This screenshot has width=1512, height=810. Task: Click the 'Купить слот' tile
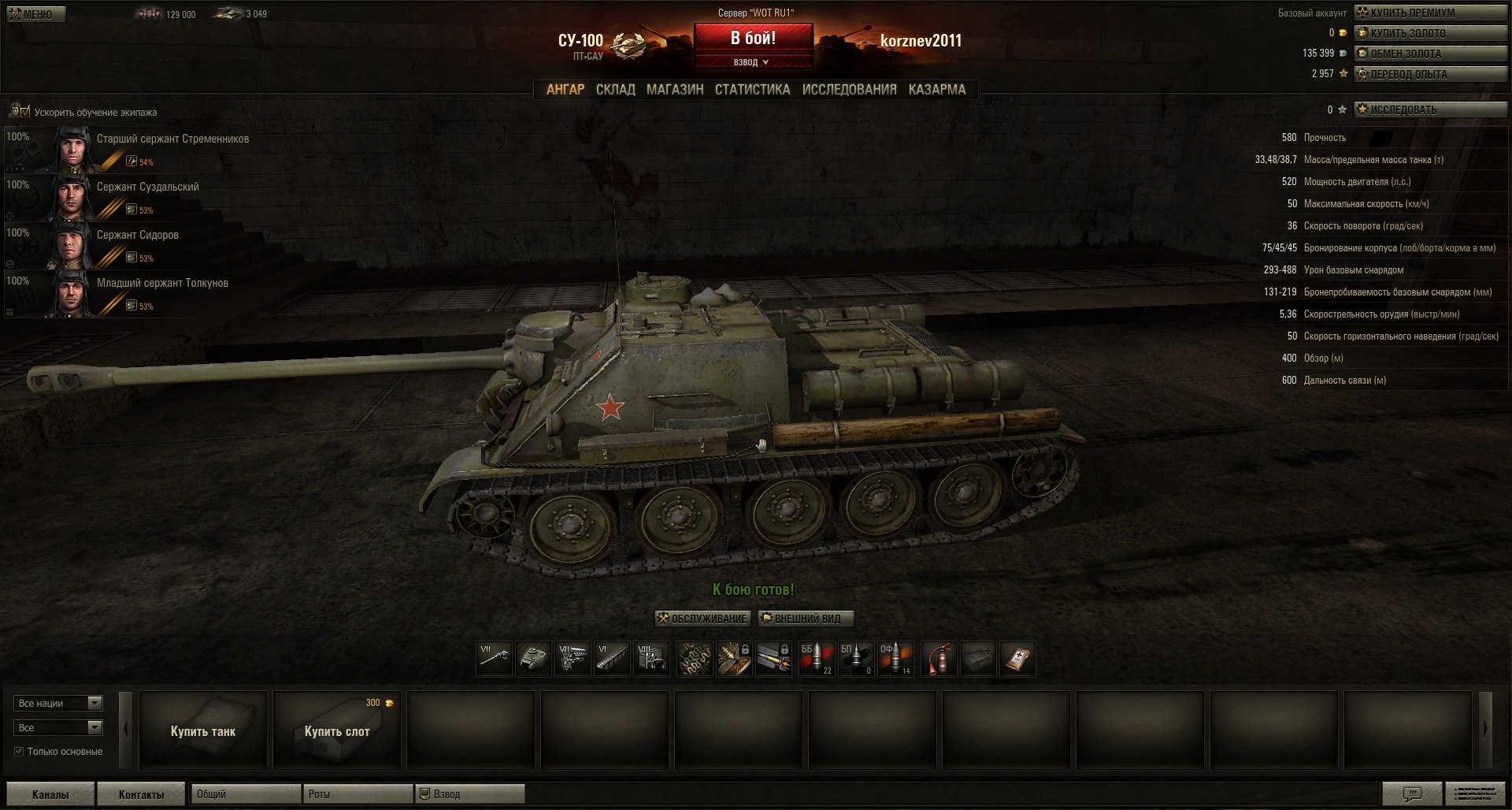pyautogui.click(x=337, y=730)
